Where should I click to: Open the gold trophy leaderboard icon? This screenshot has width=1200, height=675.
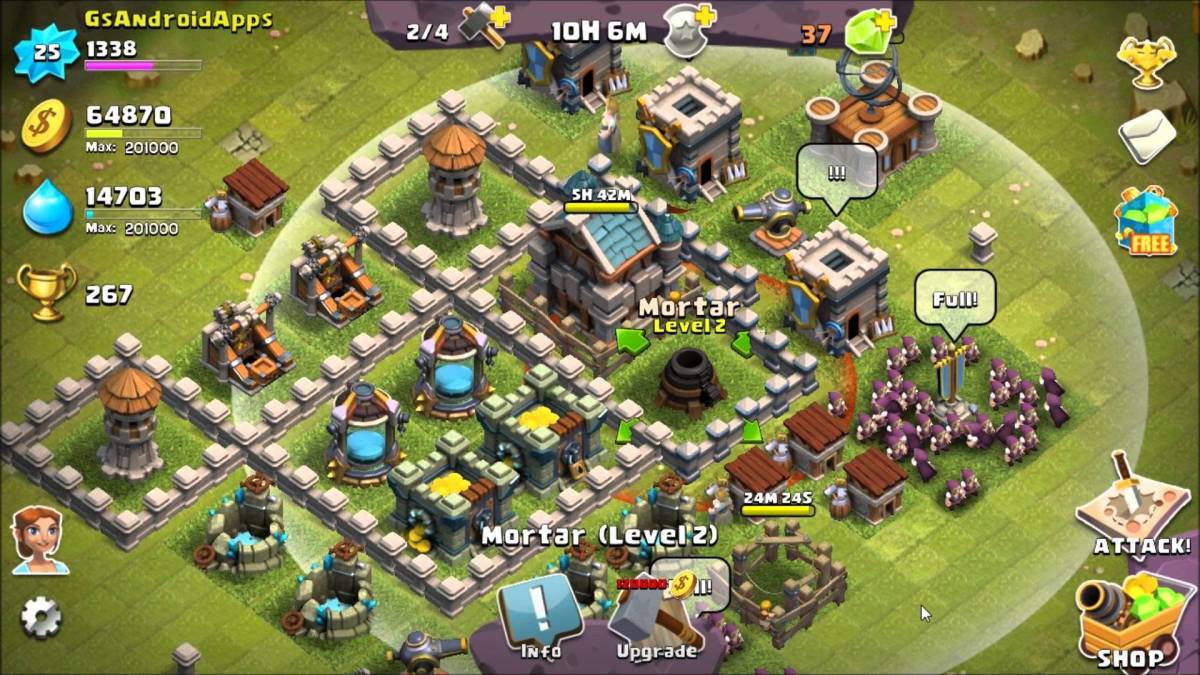1146,61
